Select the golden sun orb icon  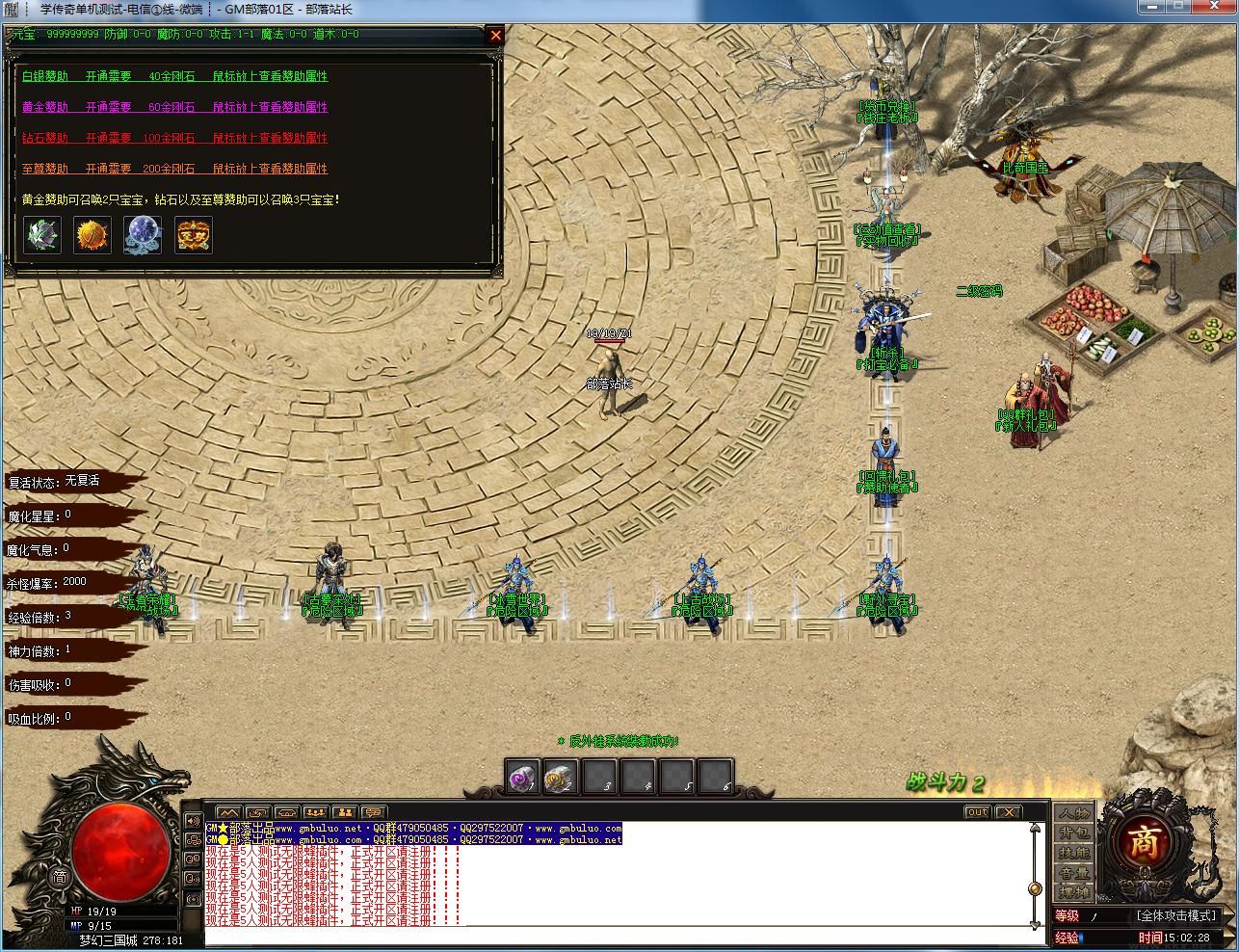(92, 234)
